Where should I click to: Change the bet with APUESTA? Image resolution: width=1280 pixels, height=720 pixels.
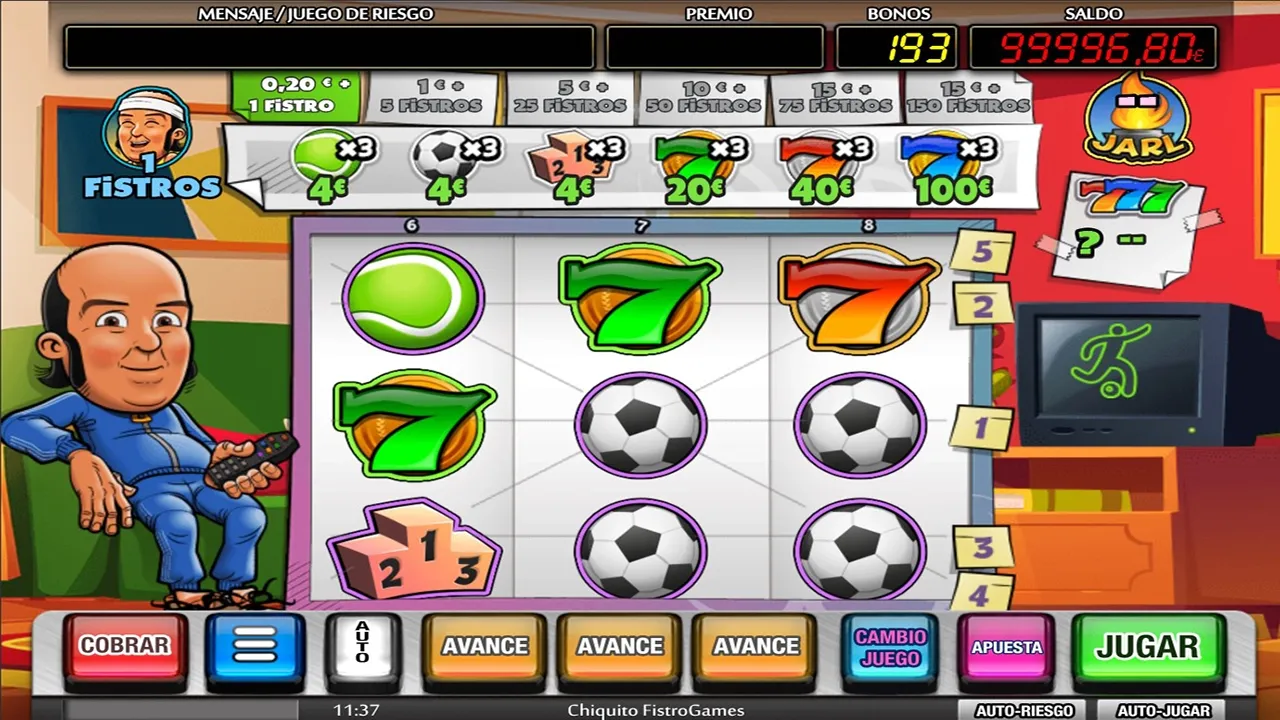[1007, 647]
